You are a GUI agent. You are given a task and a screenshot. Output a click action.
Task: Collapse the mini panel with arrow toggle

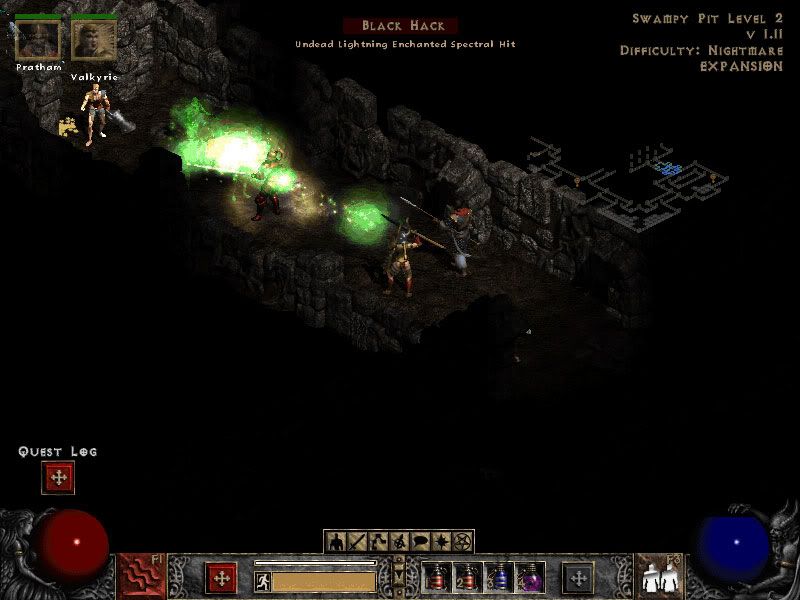399,576
